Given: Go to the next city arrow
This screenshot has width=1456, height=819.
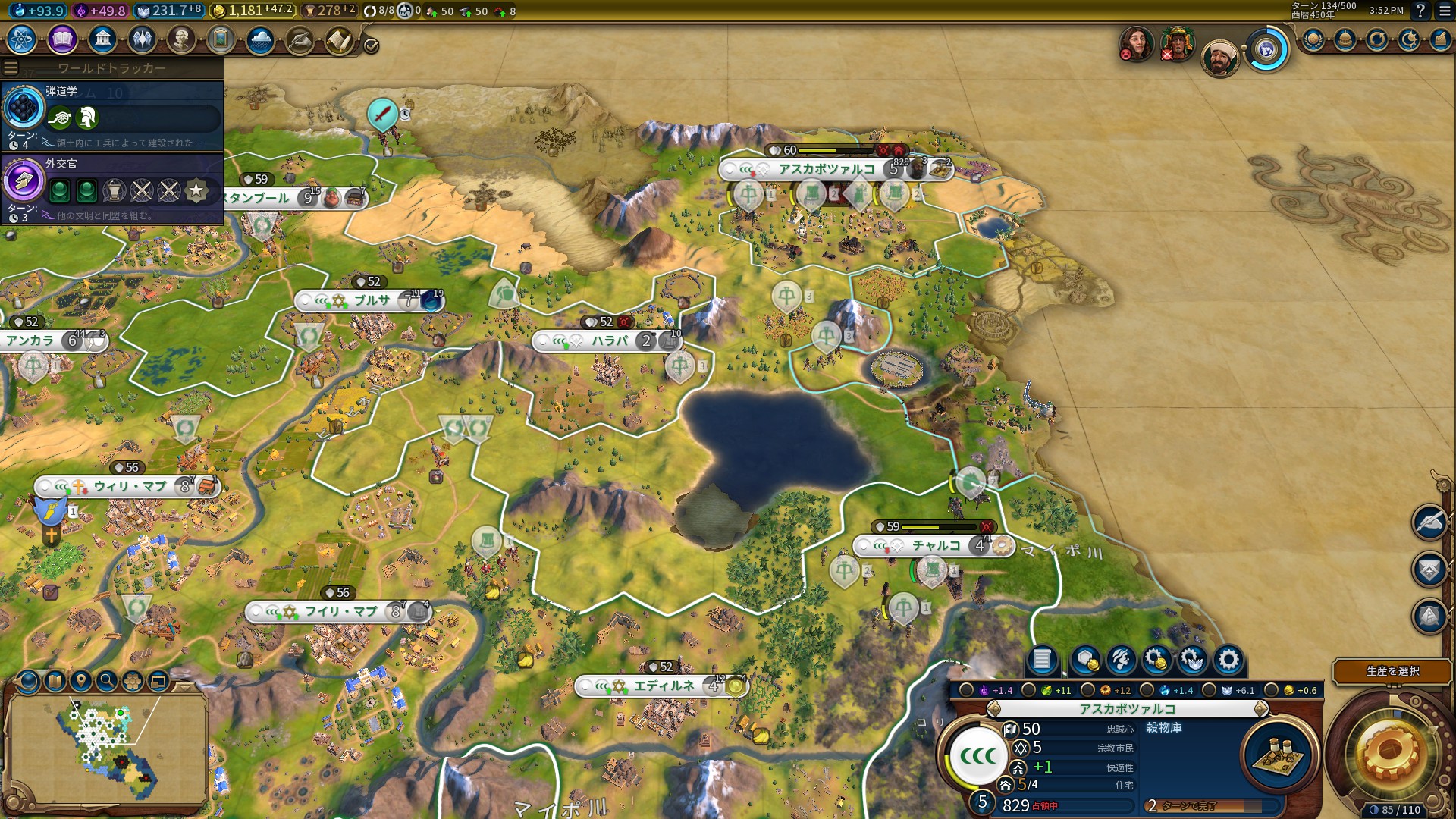Looking at the screenshot, I should tap(1261, 709).
